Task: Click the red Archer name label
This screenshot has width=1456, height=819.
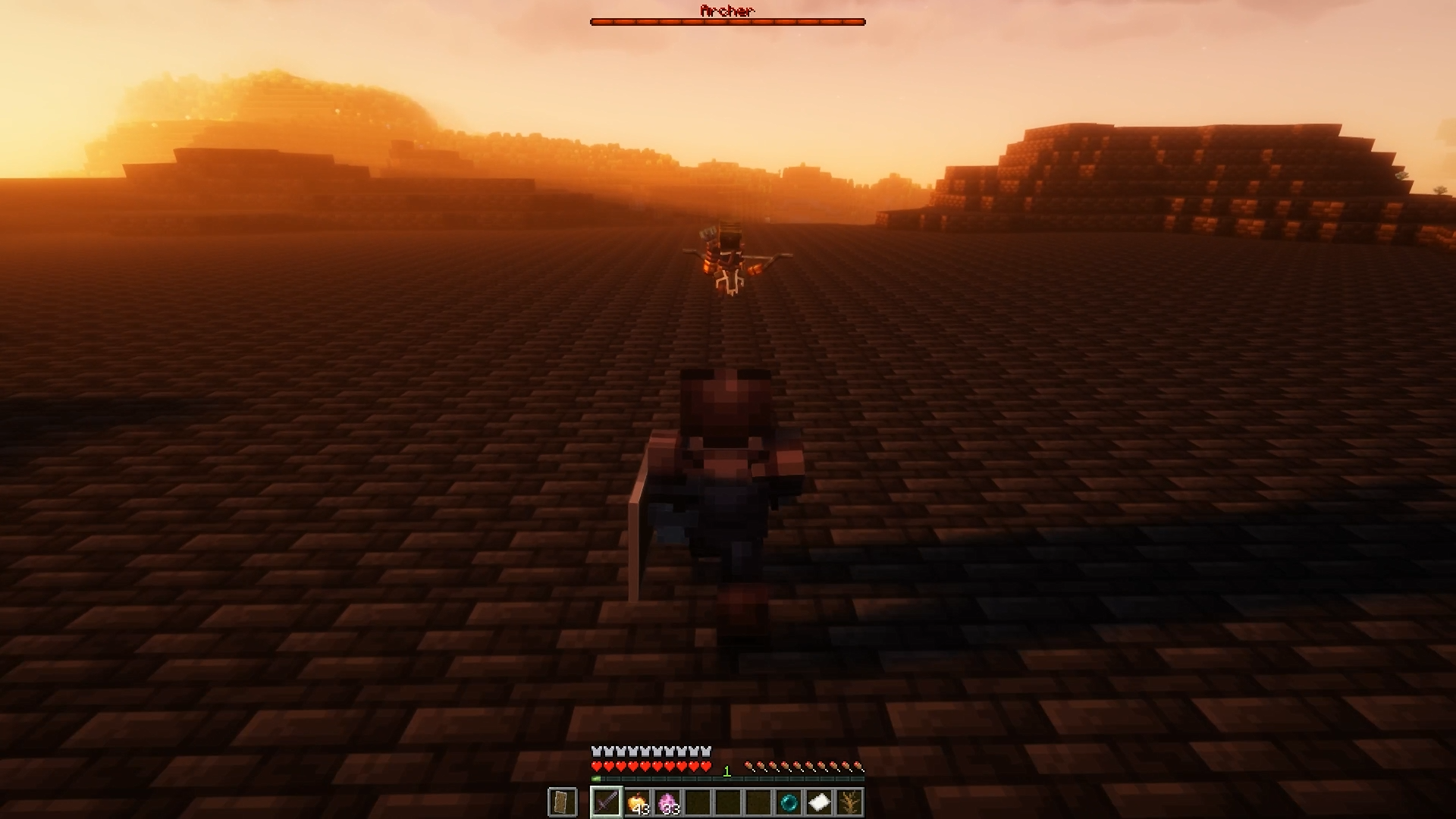Action: pos(726,11)
